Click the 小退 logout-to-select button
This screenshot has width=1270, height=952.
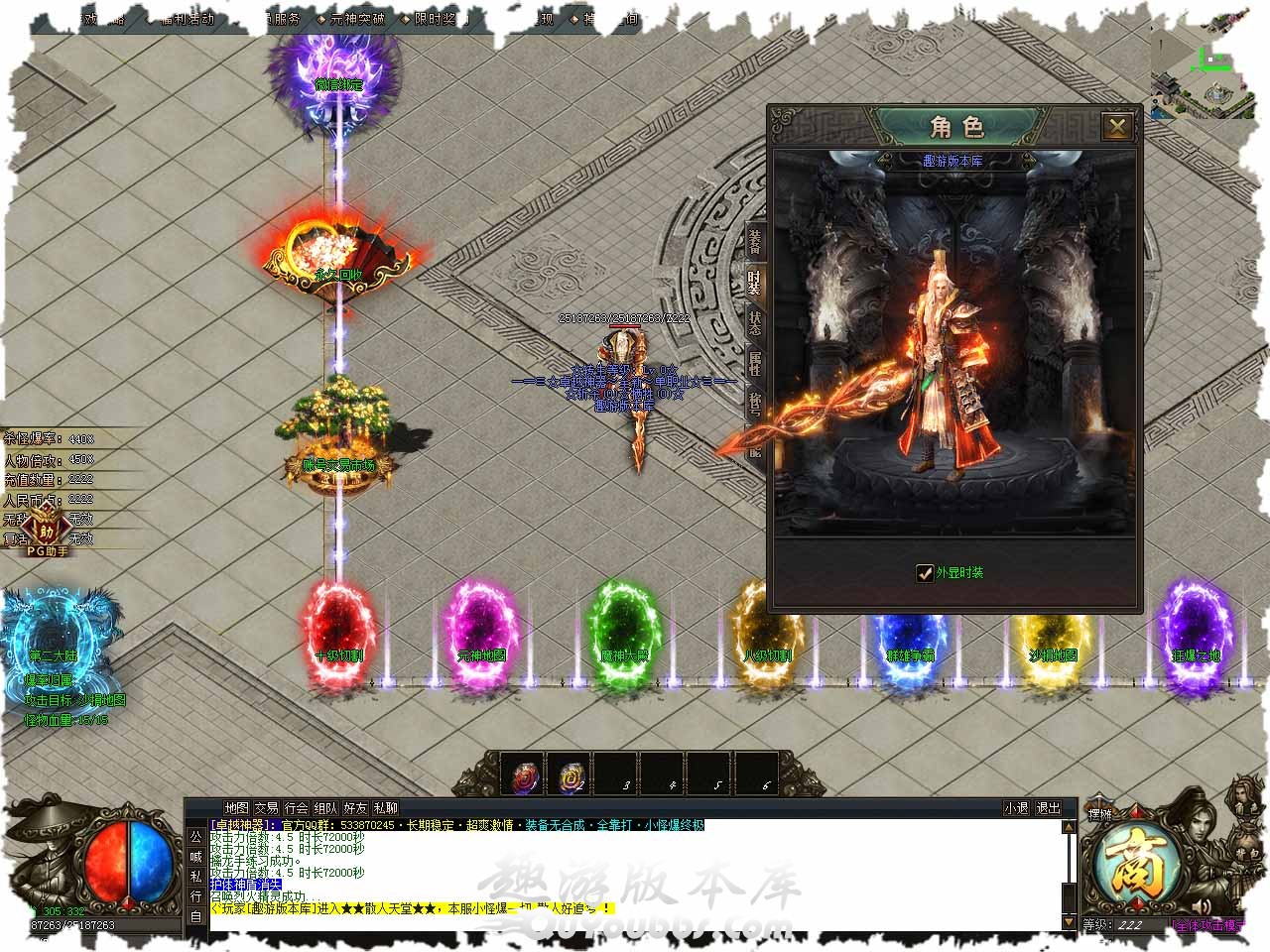click(x=1016, y=808)
